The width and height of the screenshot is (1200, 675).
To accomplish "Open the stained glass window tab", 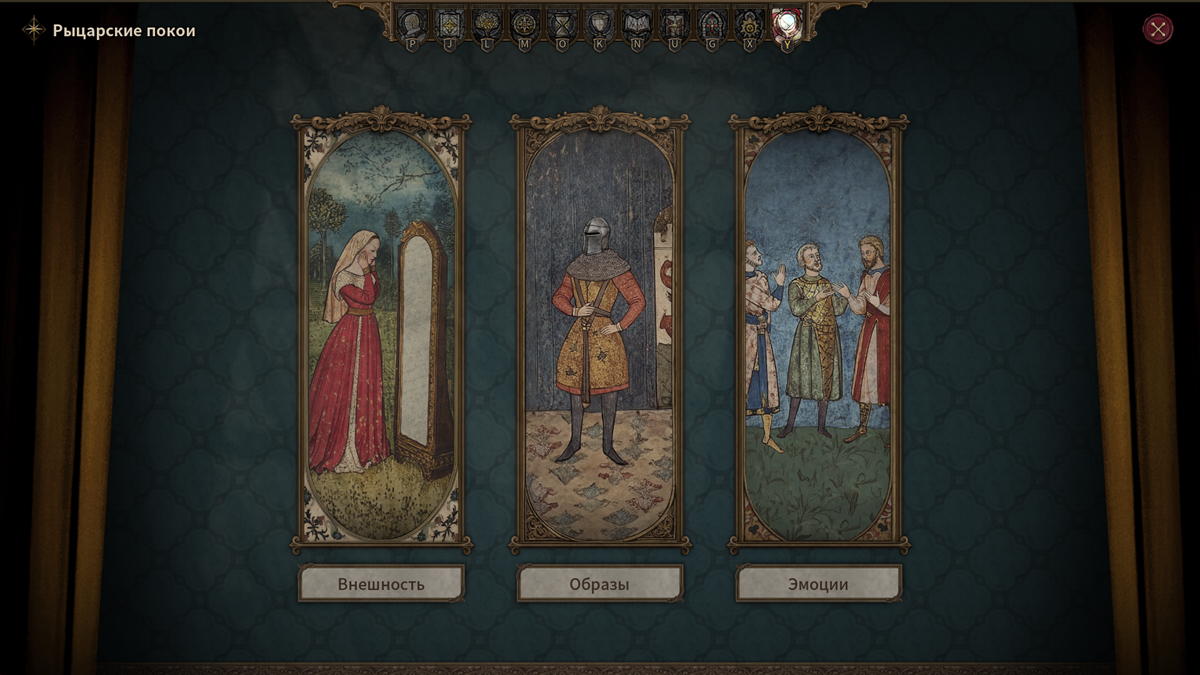I will [712, 23].
